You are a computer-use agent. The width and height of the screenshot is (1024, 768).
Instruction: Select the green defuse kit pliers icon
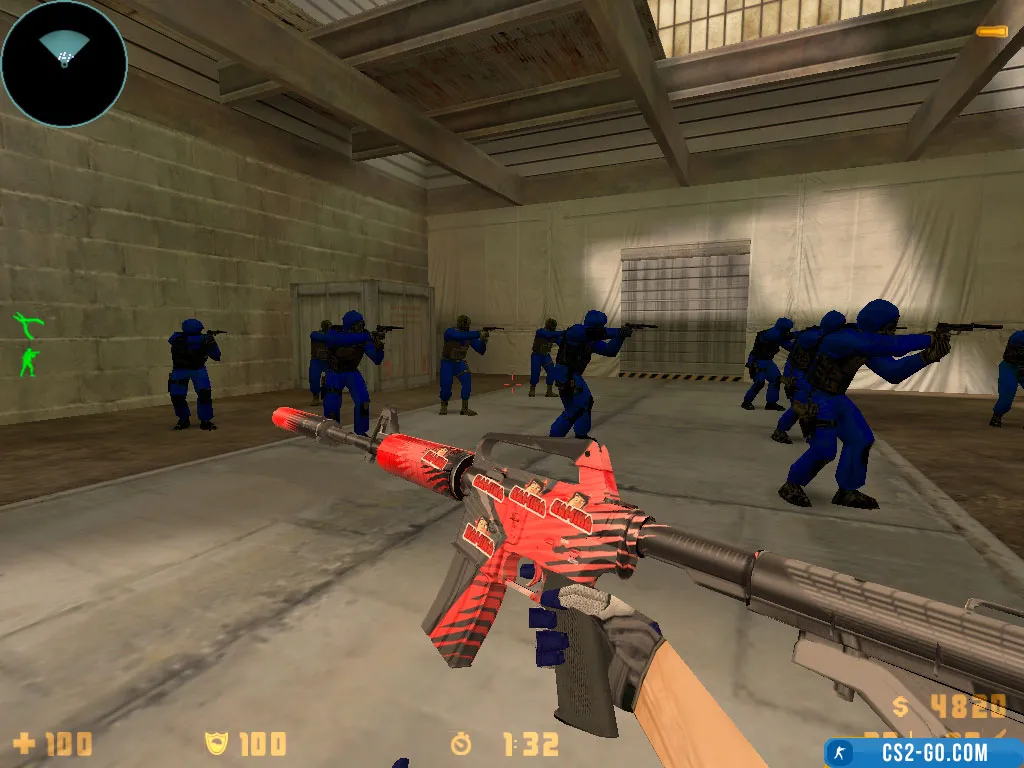[x=28, y=324]
